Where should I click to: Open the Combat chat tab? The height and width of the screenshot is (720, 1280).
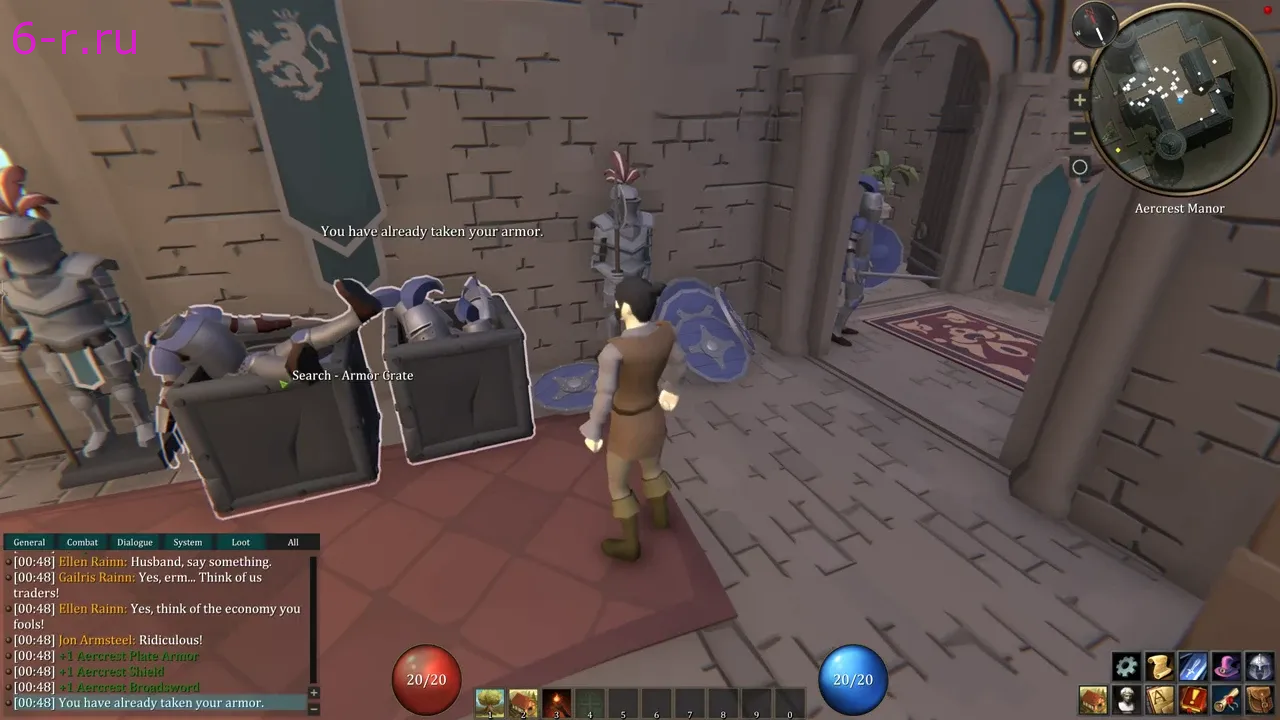[82, 542]
